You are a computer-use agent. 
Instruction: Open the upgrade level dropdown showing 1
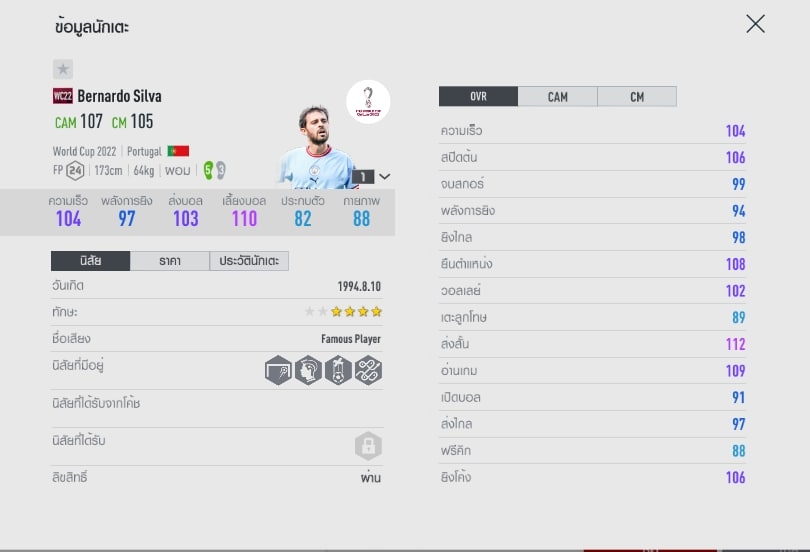click(371, 176)
